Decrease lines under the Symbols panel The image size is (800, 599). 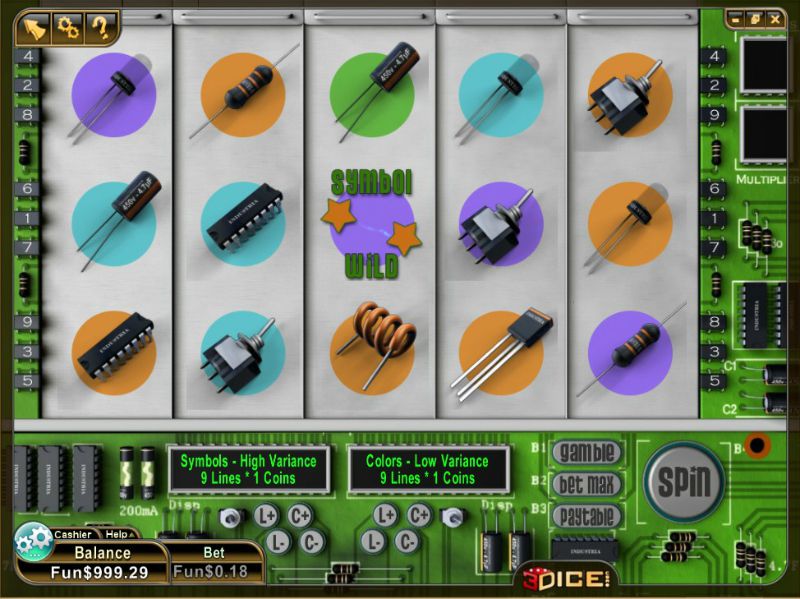coord(280,541)
